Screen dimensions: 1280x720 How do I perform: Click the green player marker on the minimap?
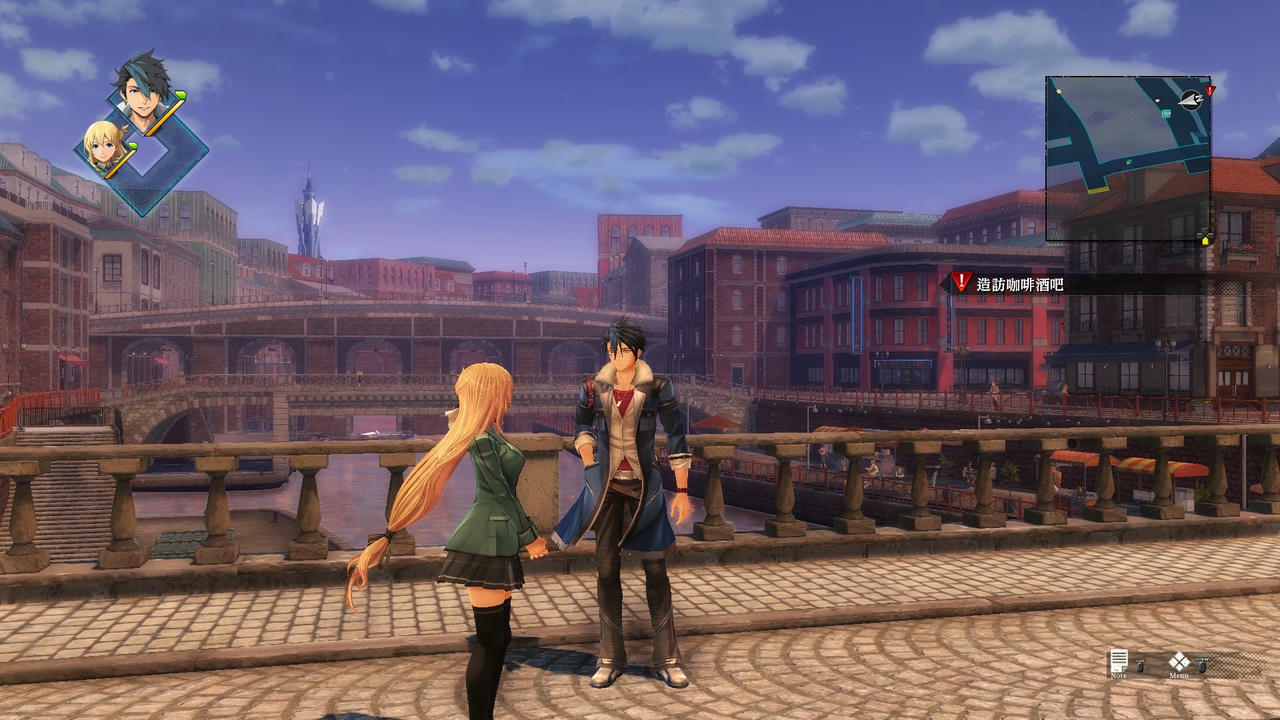tap(1128, 162)
